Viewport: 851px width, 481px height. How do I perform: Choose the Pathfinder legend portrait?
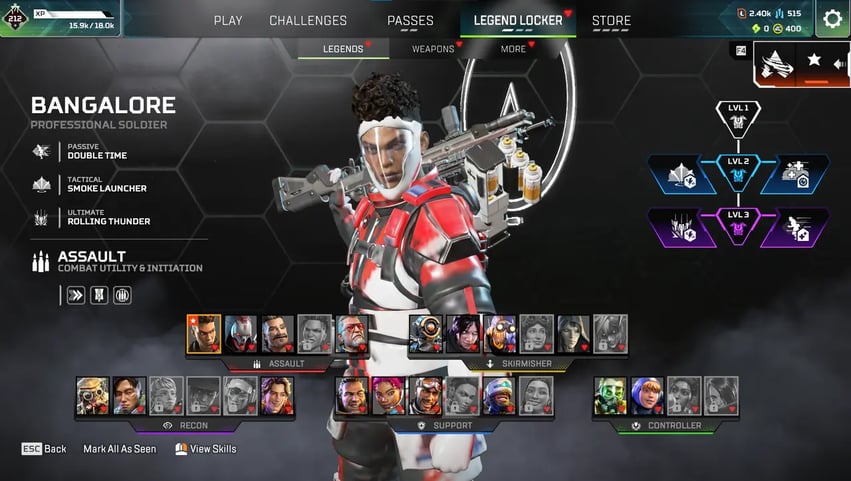[427, 334]
